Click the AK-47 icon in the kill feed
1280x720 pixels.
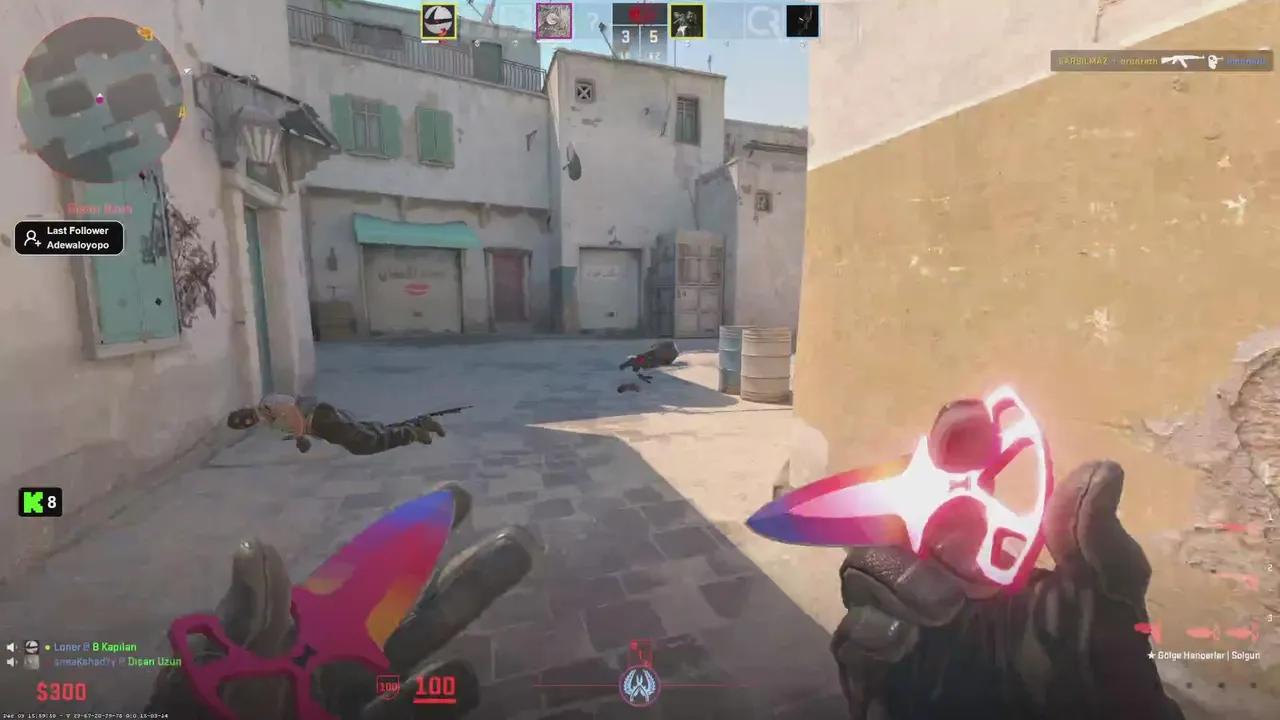[1182, 60]
